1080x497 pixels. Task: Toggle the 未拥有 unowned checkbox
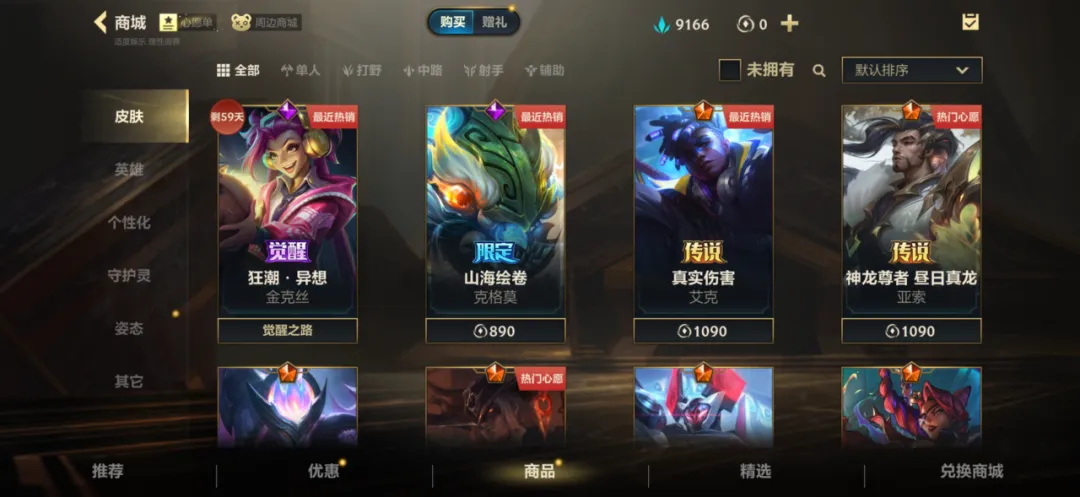pos(730,70)
